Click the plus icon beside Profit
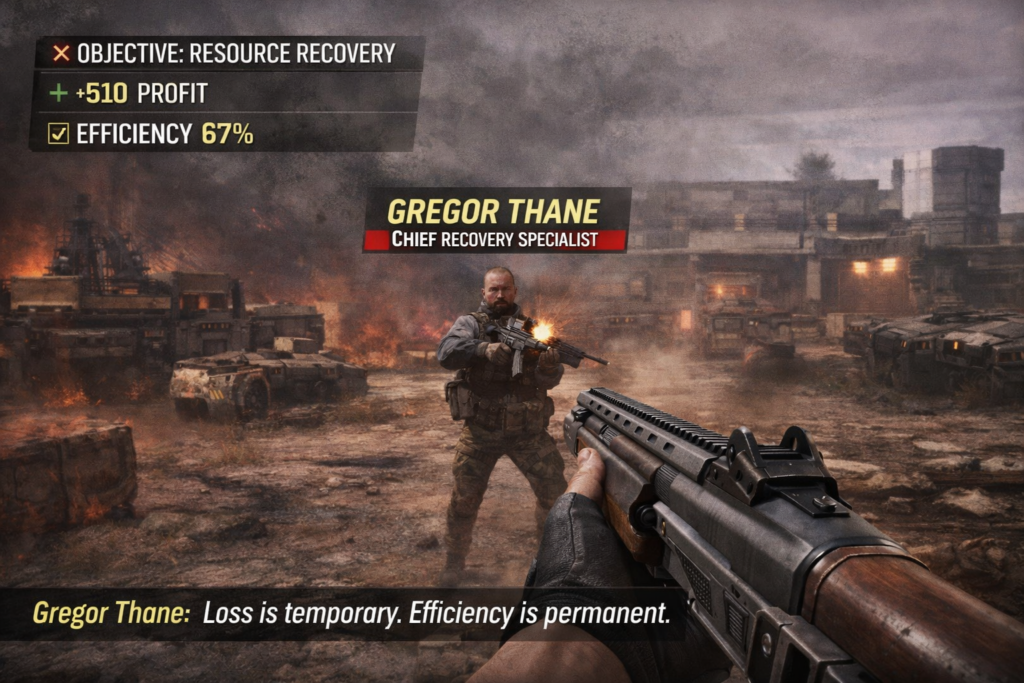Image resolution: width=1024 pixels, height=683 pixels. click(x=59, y=93)
